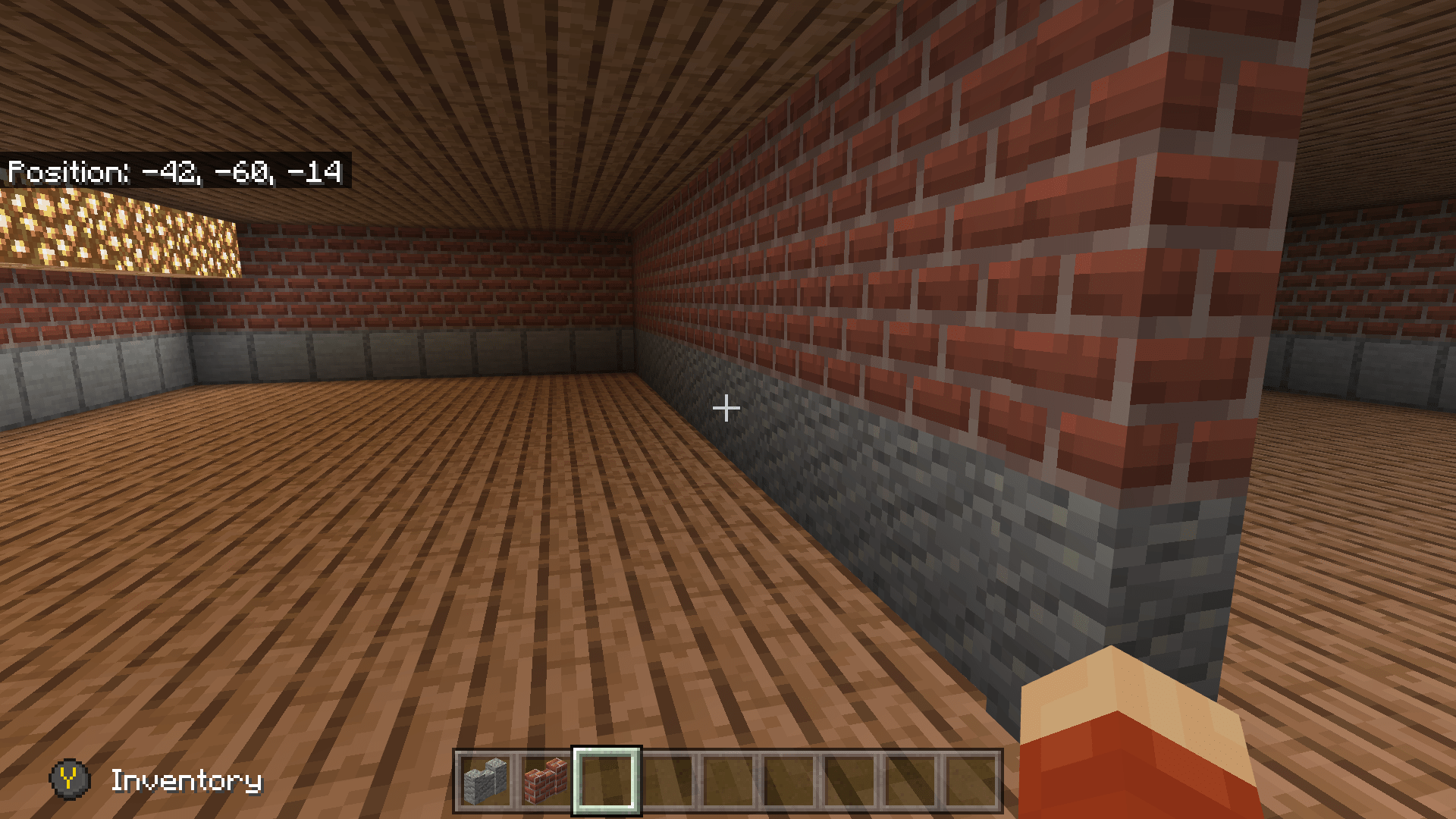Toggle selection to empty hotbar slot three
The width and height of the screenshot is (1456, 819).
pos(607,781)
